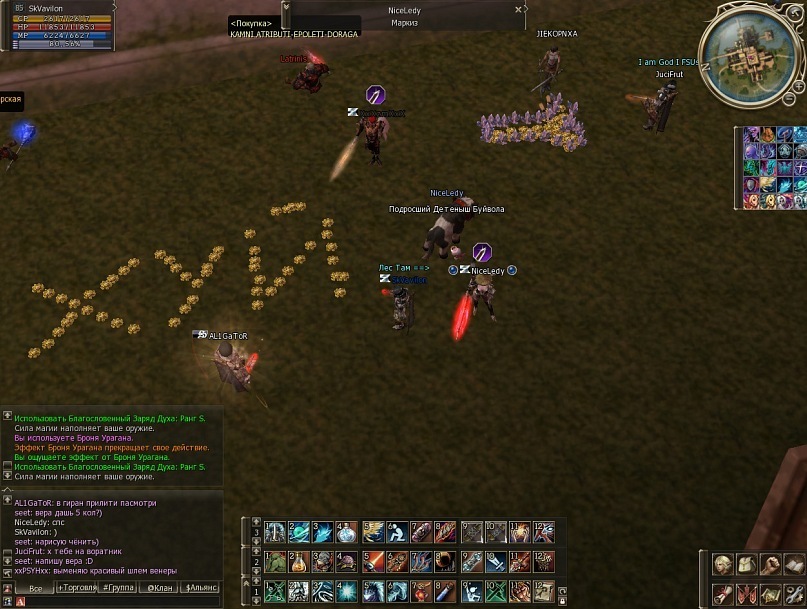Screen dimensions: 807x609
Task: Select the NiceLedy target window
Action: pyautogui.click(x=404, y=15)
